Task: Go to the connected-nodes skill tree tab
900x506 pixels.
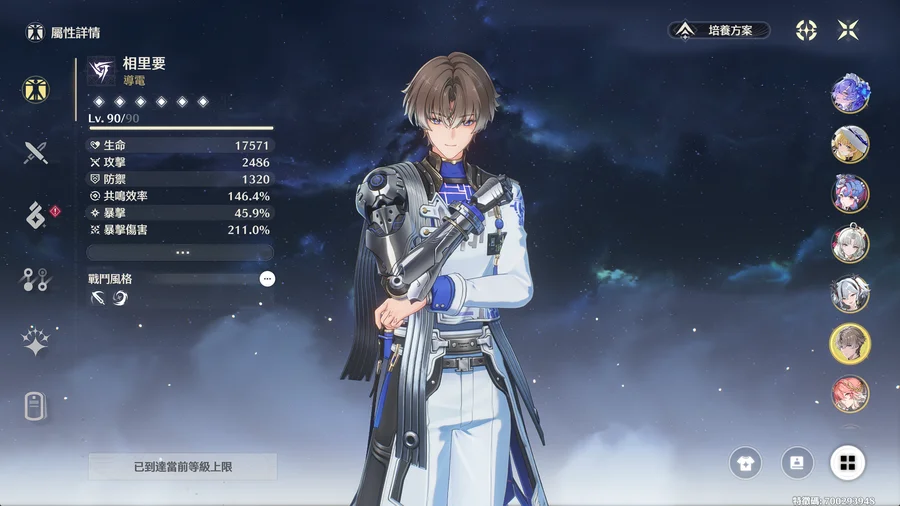Action: 37,280
